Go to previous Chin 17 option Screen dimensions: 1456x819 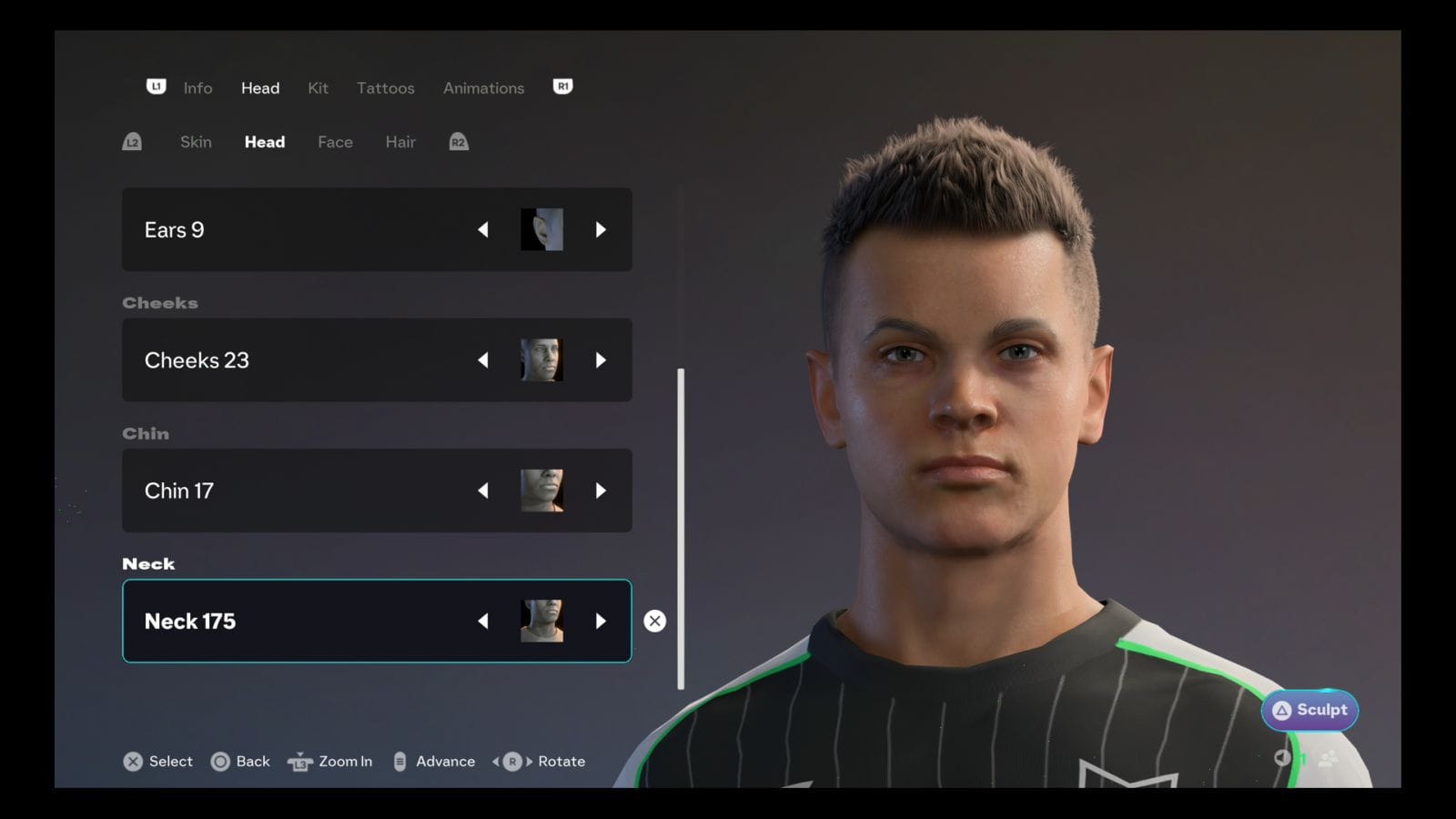click(483, 490)
